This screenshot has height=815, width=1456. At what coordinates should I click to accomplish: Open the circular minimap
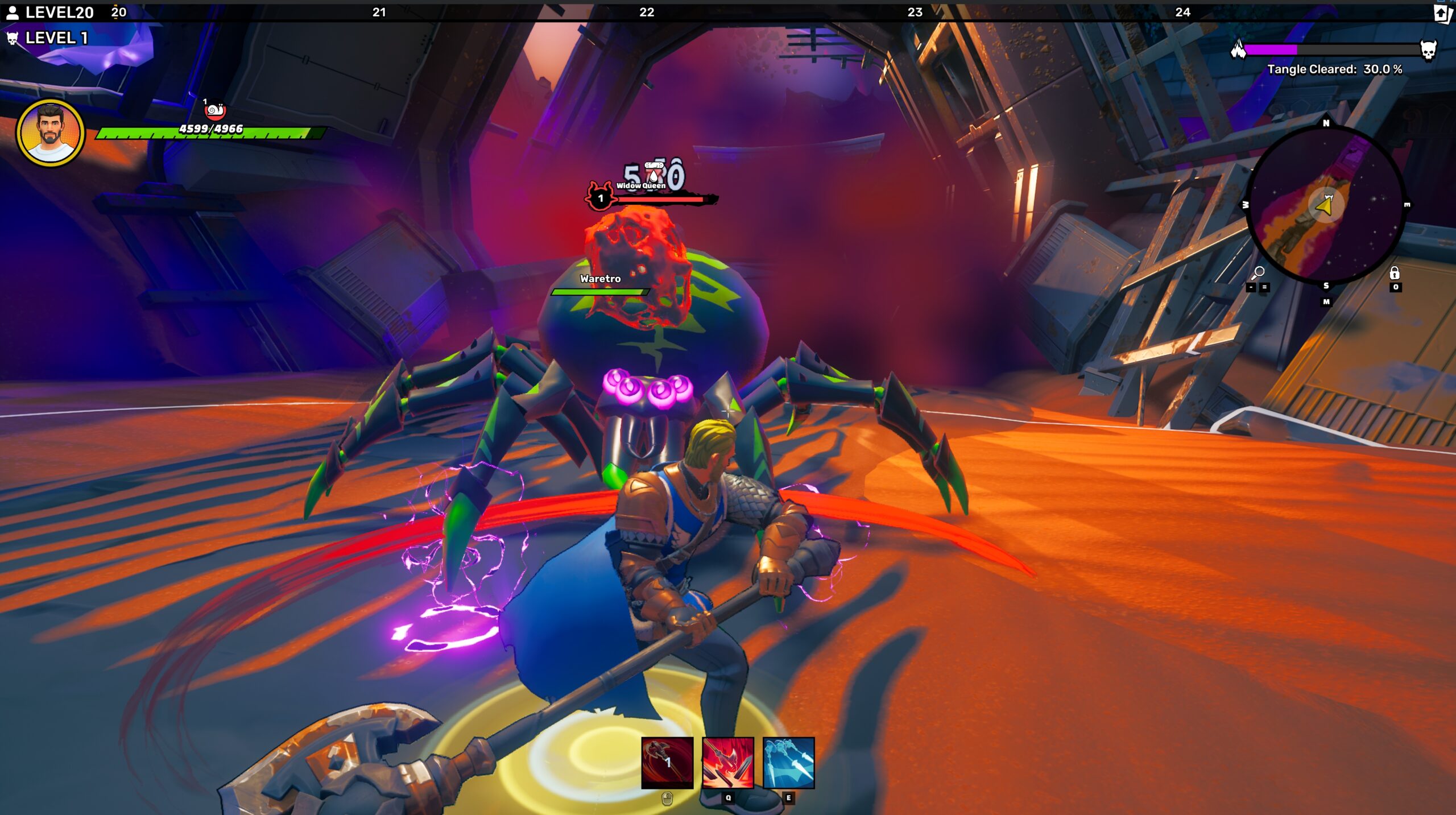point(1325,205)
